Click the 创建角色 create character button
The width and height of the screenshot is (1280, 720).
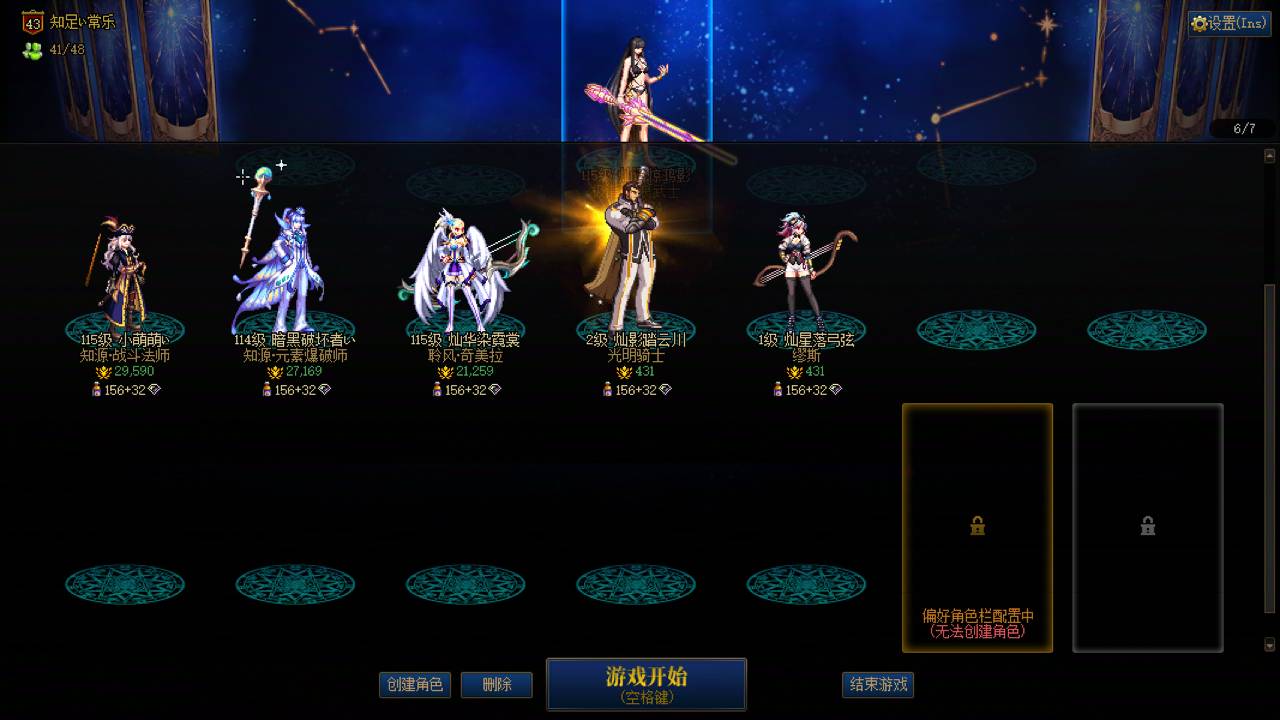click(414, 685)
